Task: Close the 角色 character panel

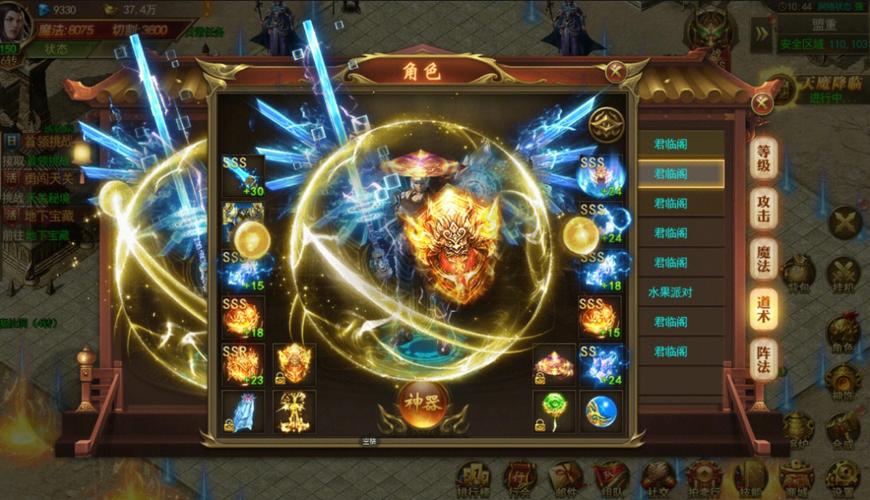Action: 616,71
